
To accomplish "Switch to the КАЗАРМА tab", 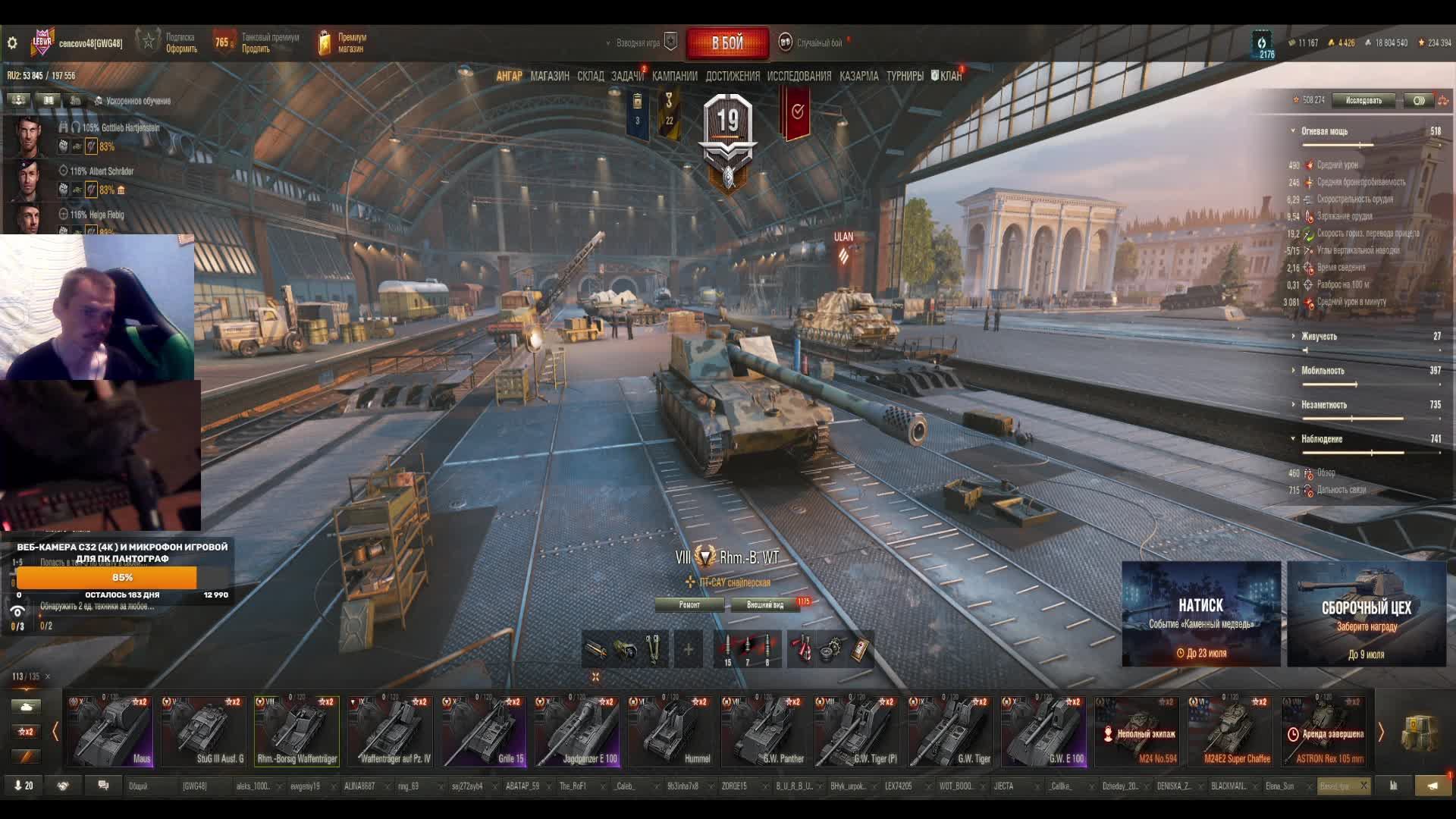I will click(858, 76).
